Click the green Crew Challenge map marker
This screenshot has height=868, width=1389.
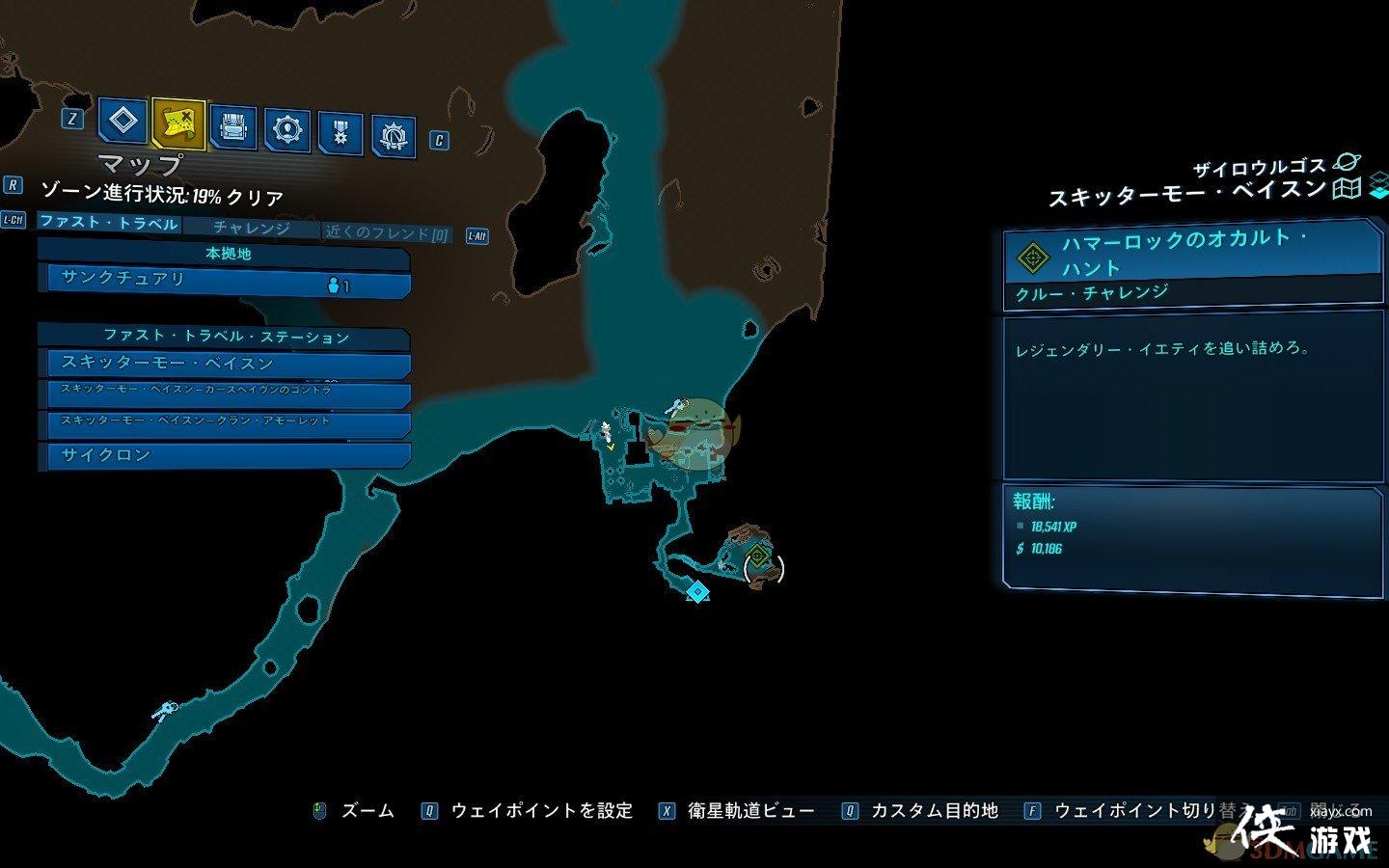[x=758, y=556]
